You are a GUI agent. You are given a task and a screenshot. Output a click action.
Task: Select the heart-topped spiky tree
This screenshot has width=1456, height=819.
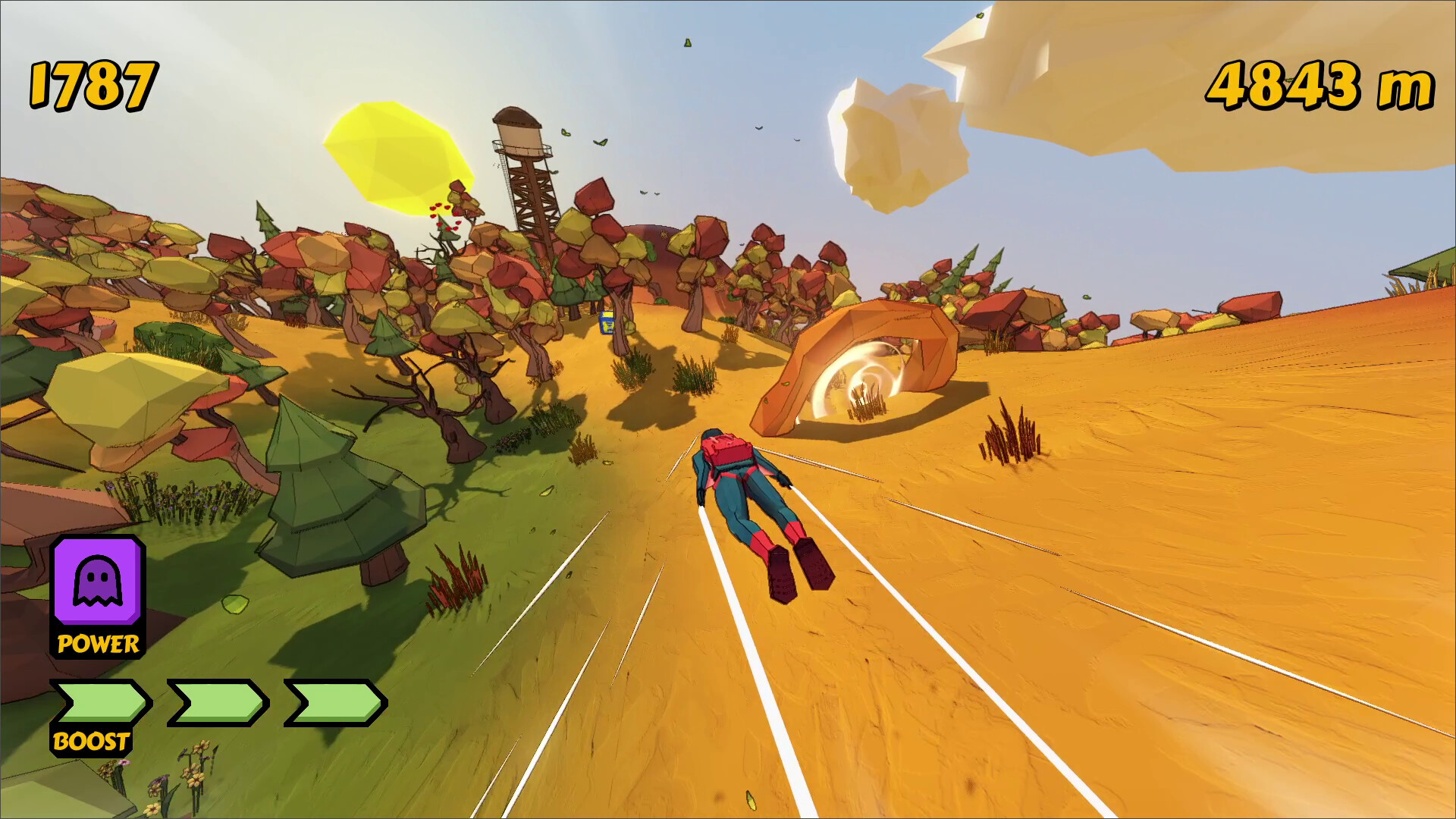447,227
